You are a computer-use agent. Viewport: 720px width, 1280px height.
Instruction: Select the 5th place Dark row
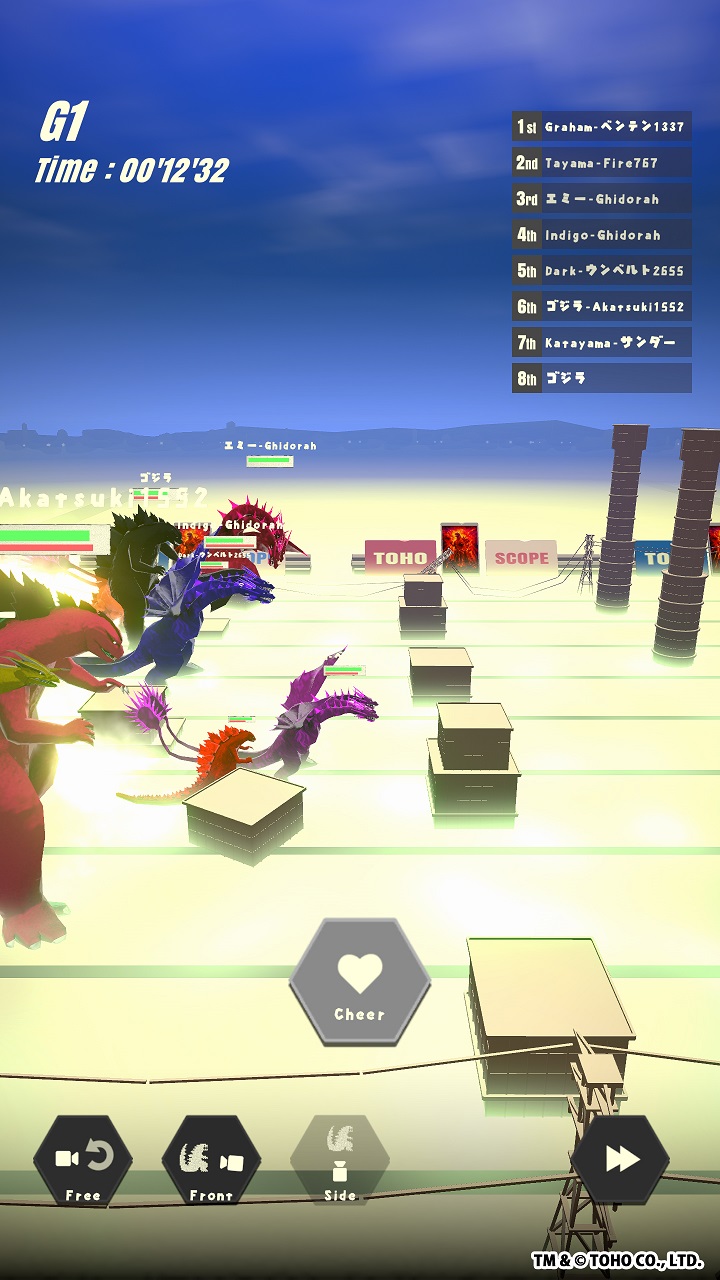(601, 271)
